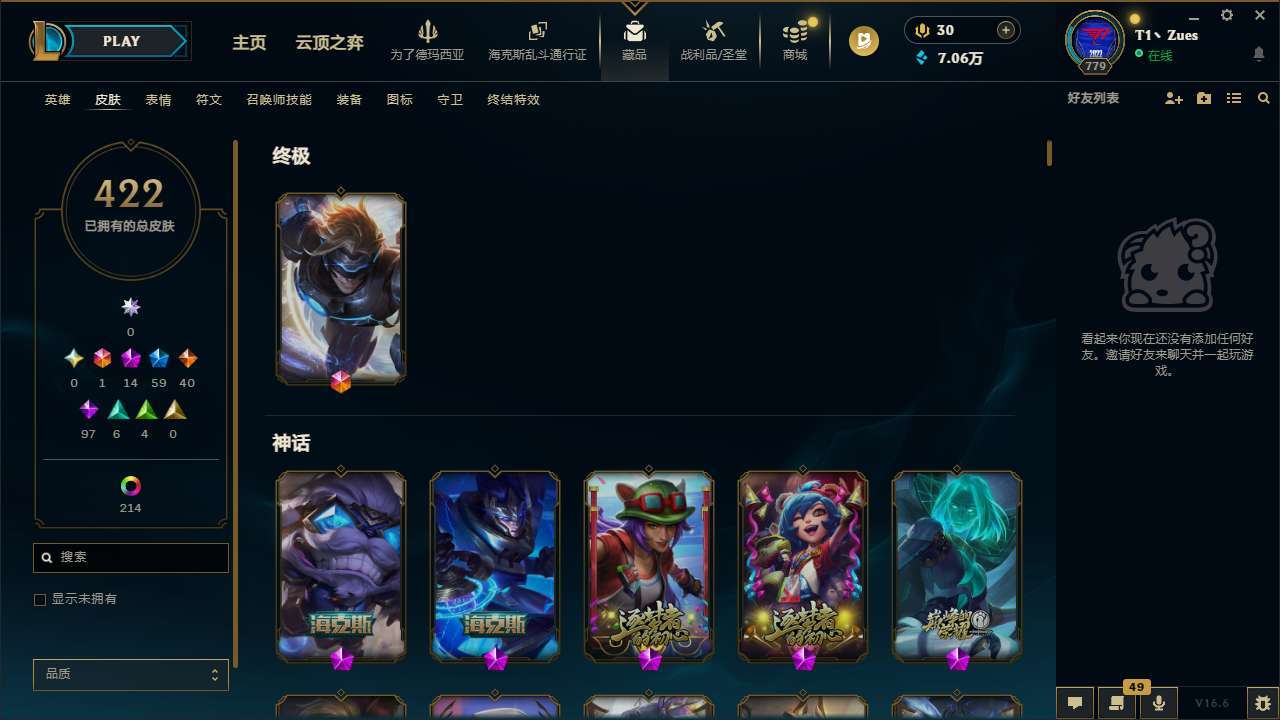1280x720 pixels.
Task: Click the chroma color wheel icon
Action: point(130,487)
